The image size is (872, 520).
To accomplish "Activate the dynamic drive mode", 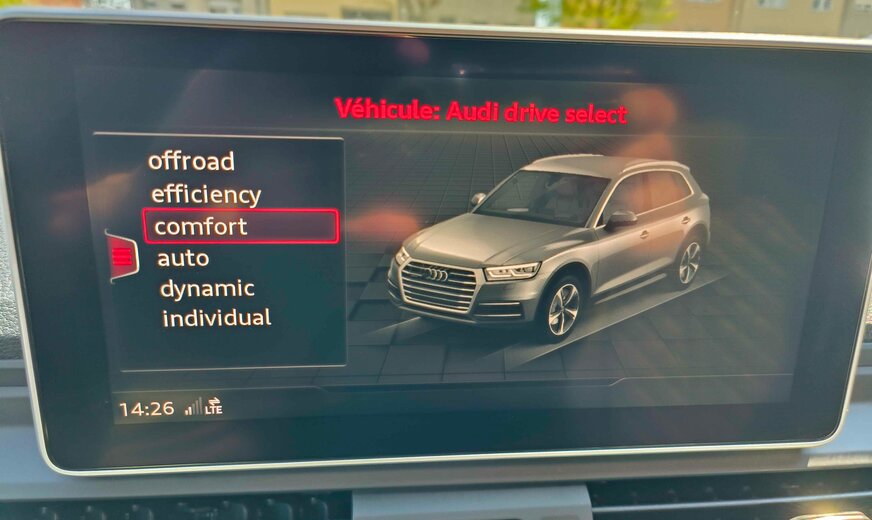I will [x=207, y=289].
